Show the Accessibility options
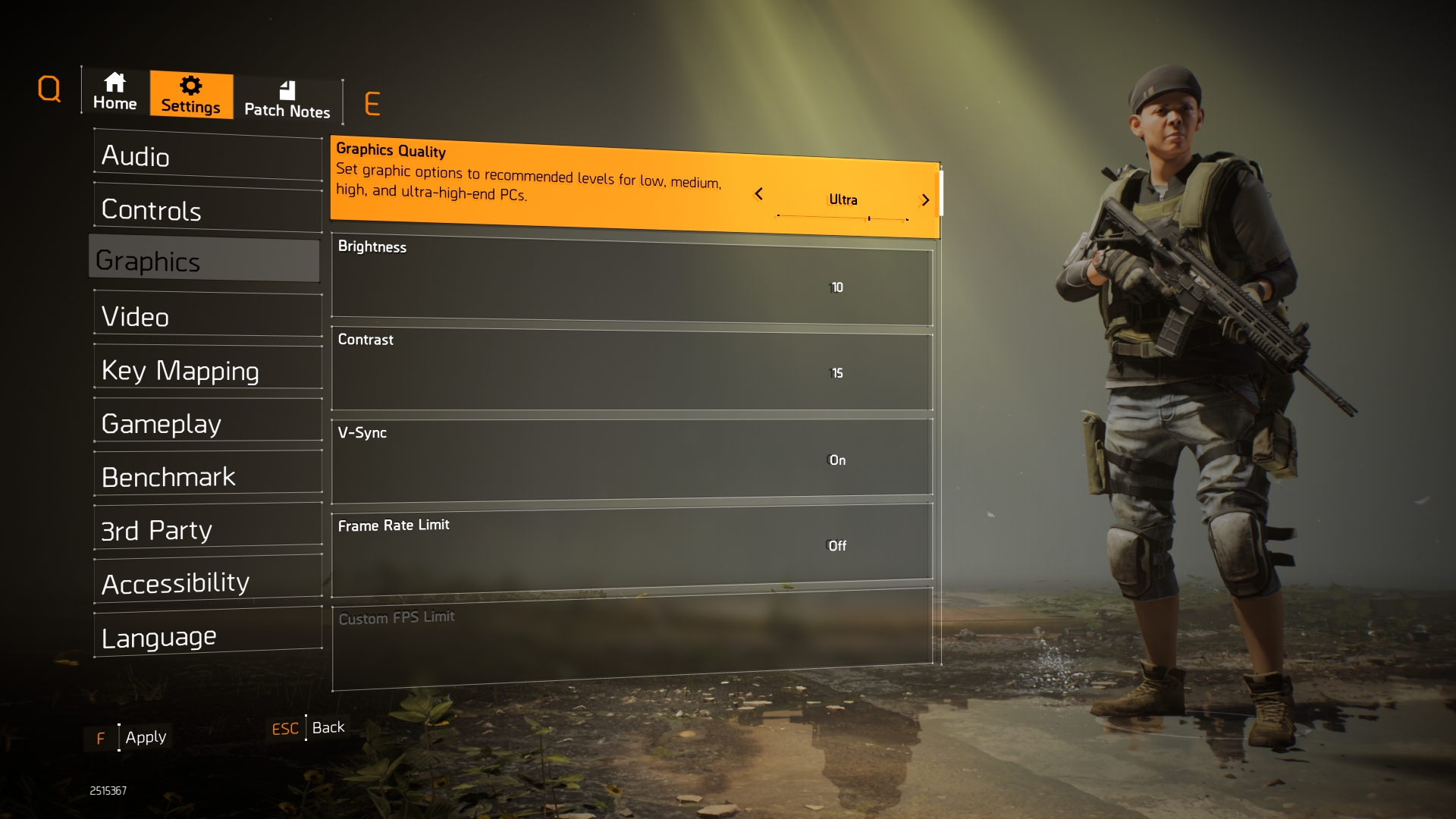This screenshot has height=819, width=1456. point(207,582)
